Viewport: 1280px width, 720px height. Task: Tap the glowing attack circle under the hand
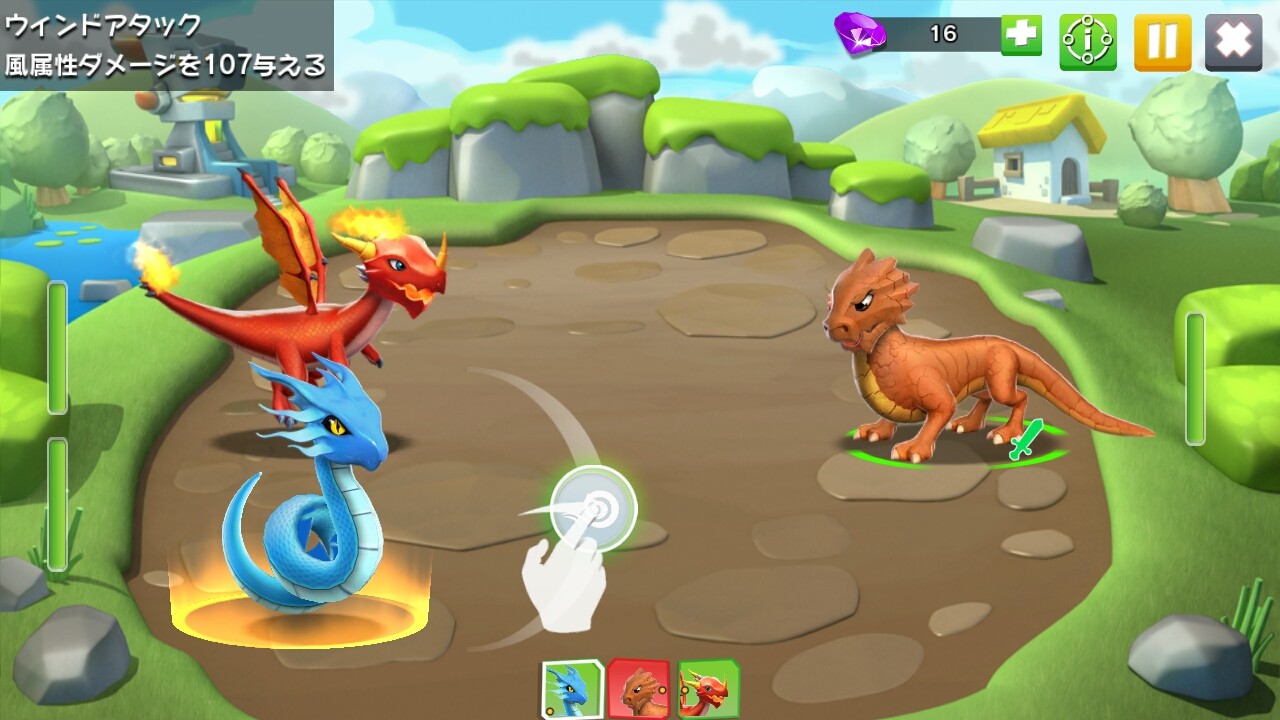(x=593, y=507)
